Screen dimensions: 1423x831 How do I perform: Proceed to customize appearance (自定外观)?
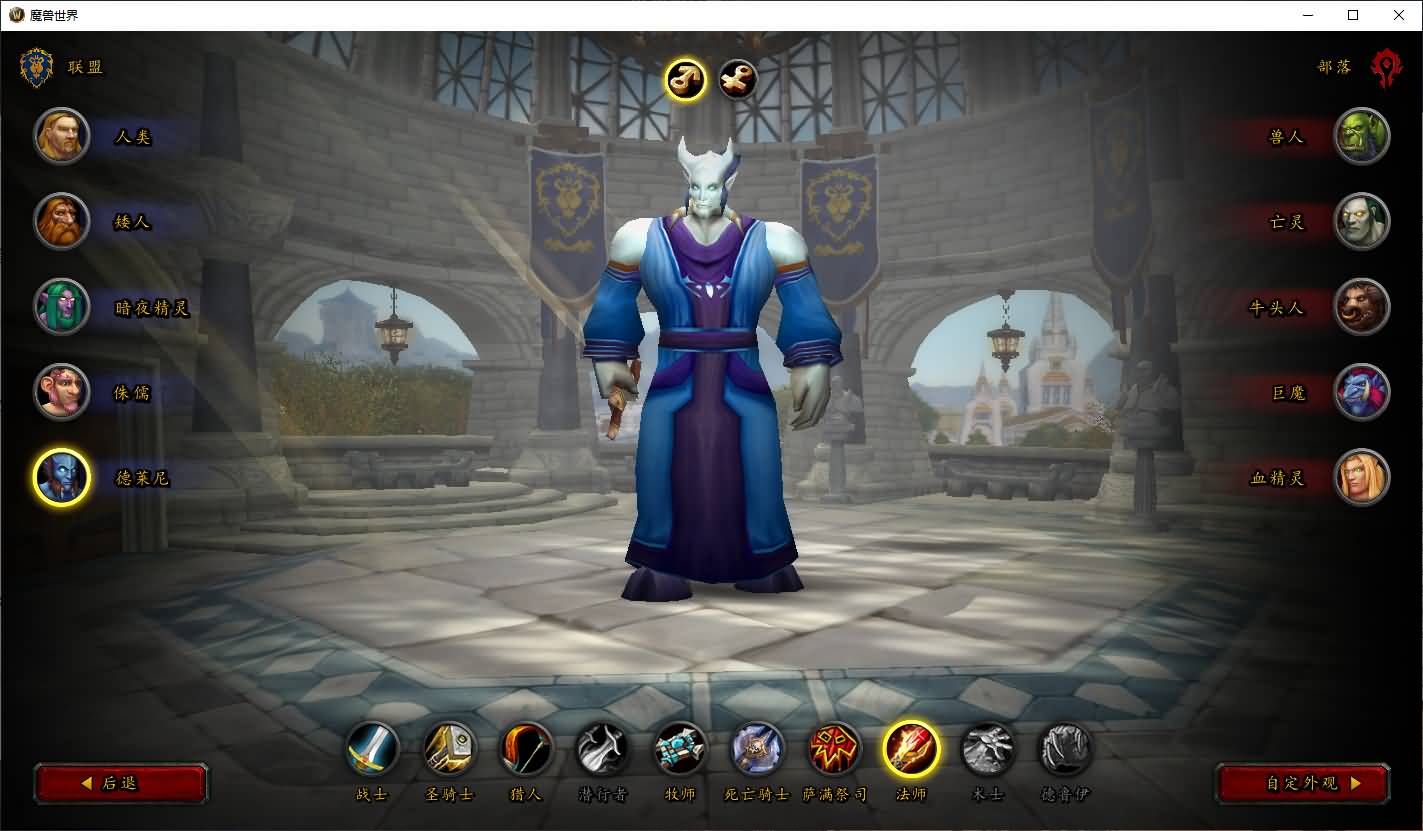pos(1303,783)
